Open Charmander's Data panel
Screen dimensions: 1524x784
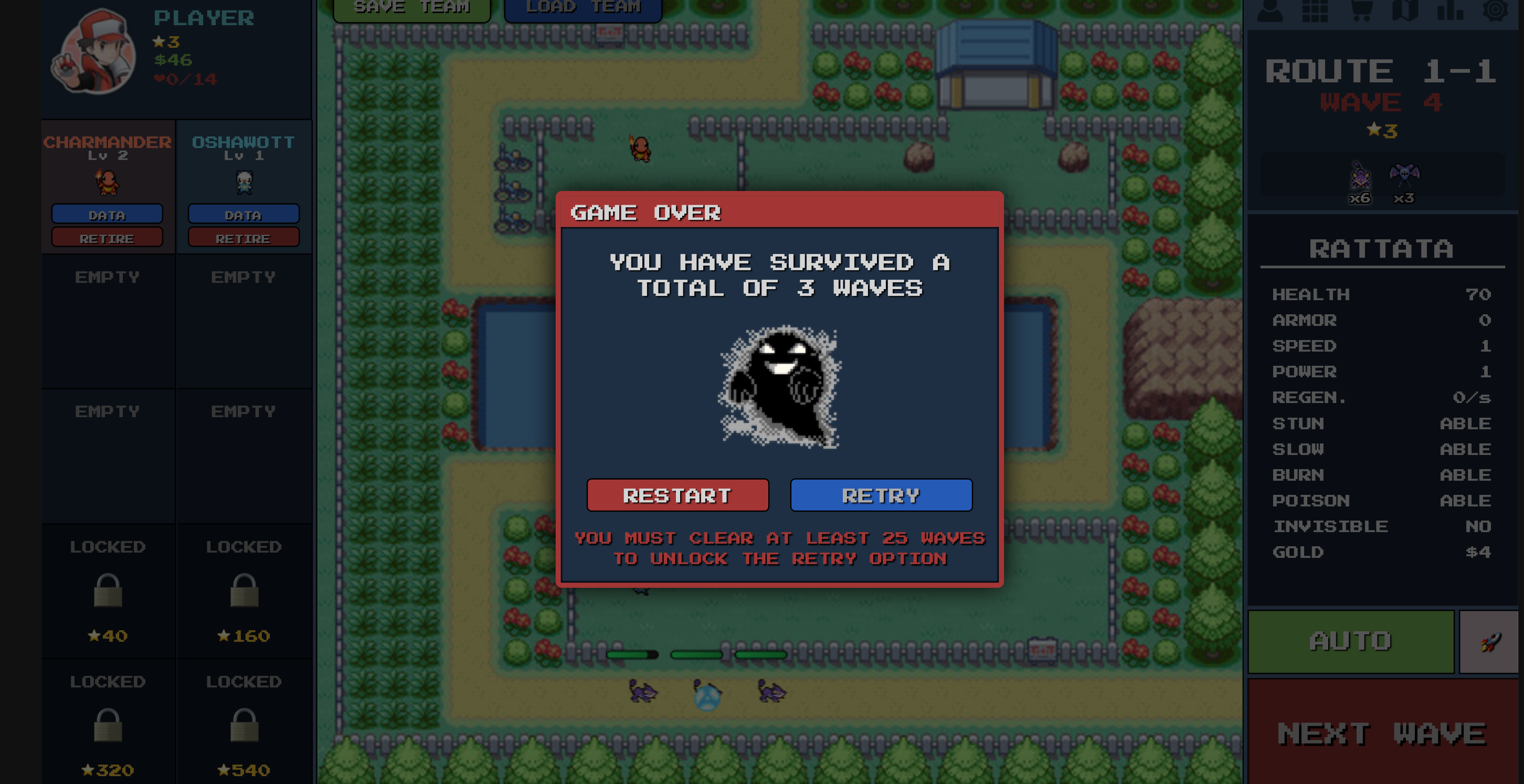point(107,214)
